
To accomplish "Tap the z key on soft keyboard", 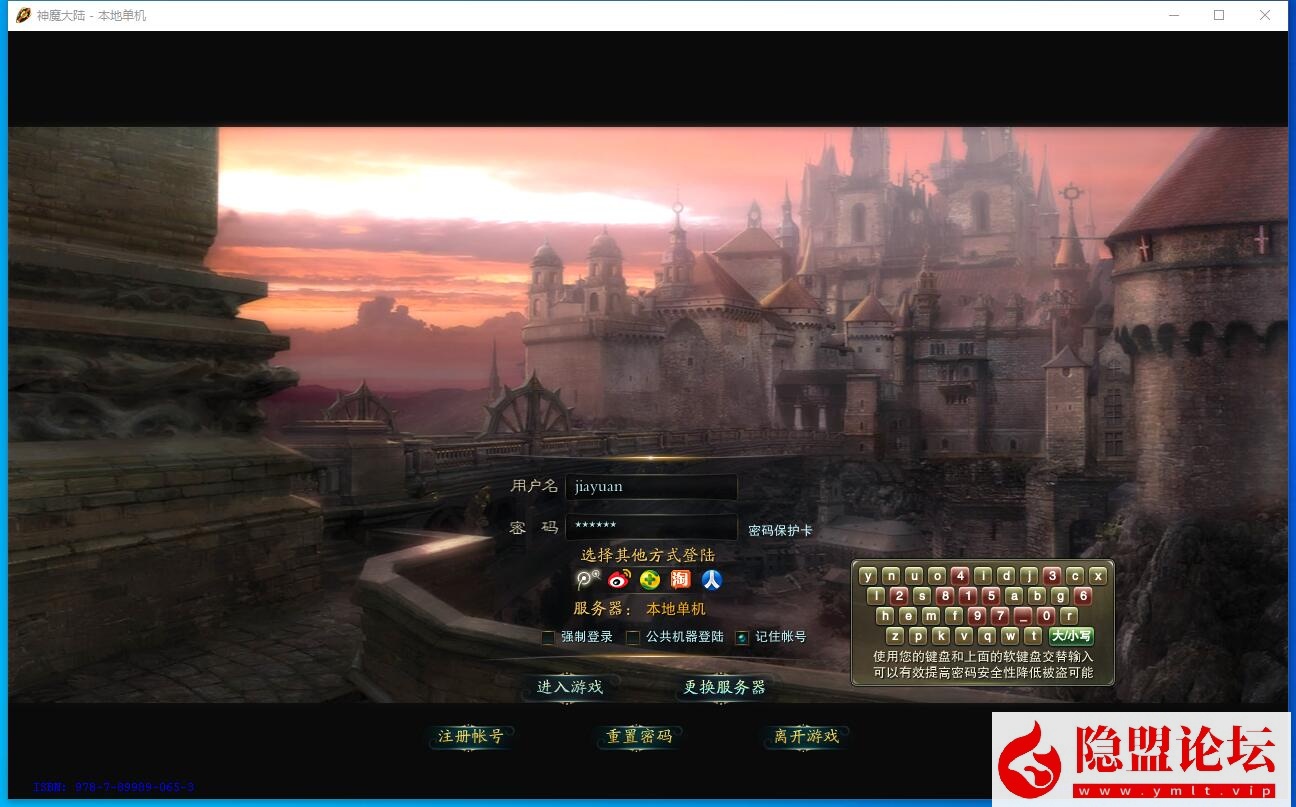I will [894, 636].
